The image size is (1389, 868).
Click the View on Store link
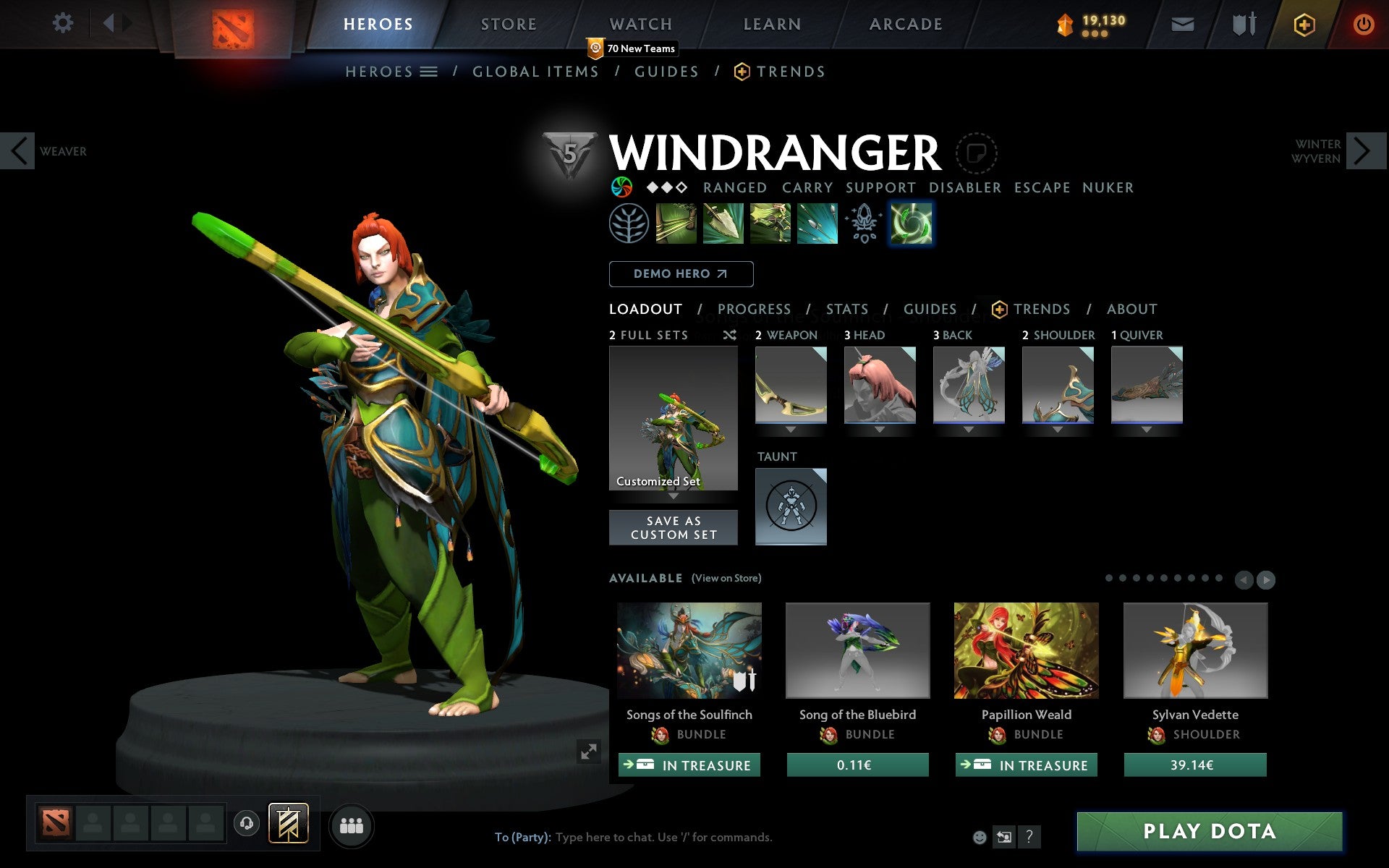pyautogui.click(x=726, y=578)
